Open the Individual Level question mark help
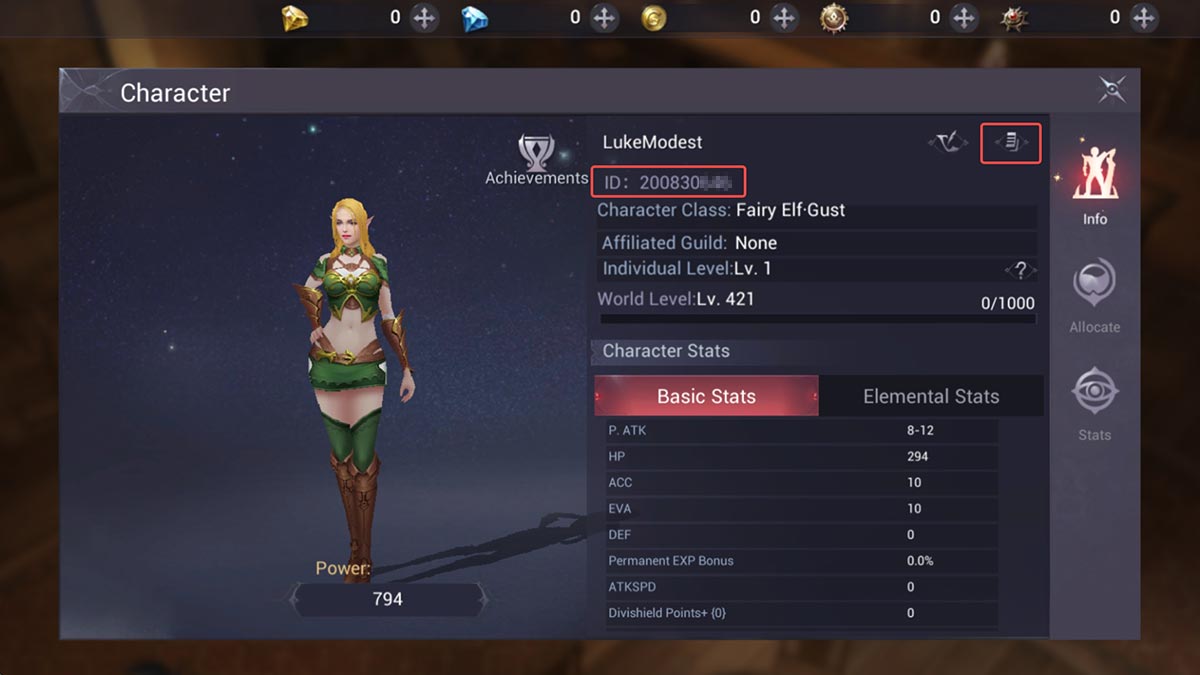The height and width of the screenshot is (675, 1200). tap(1020, 270)
